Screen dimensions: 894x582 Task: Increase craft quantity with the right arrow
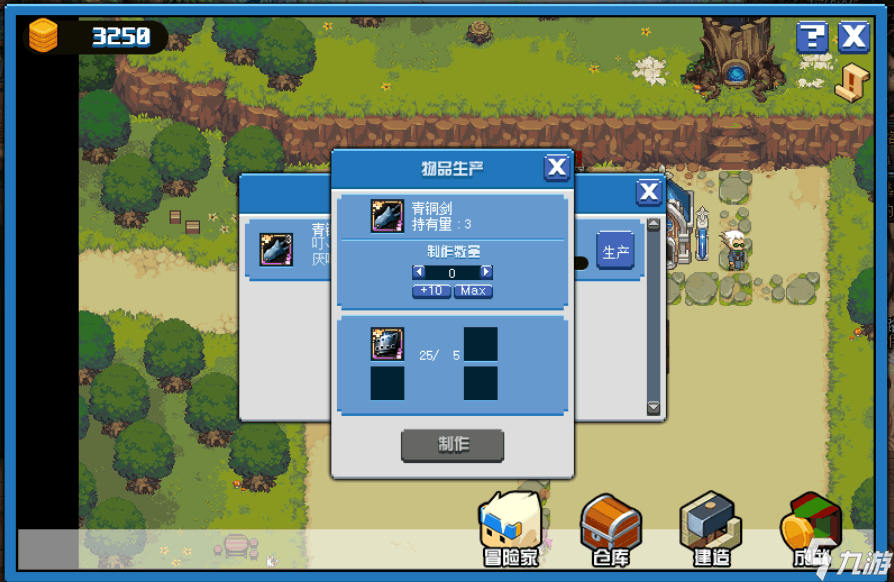point(486,272)
